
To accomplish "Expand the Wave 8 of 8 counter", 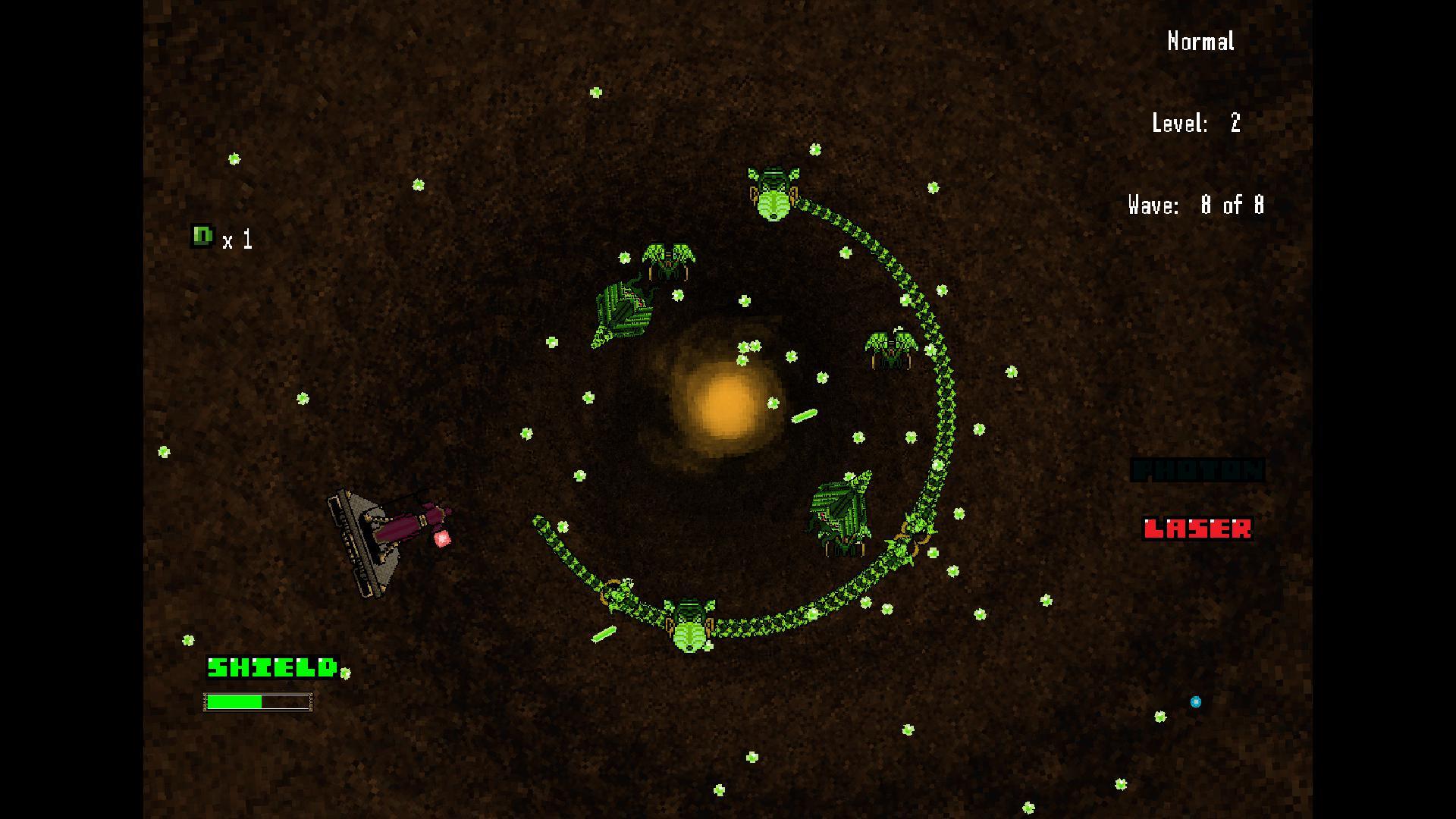I will [x=1195, y=205].
